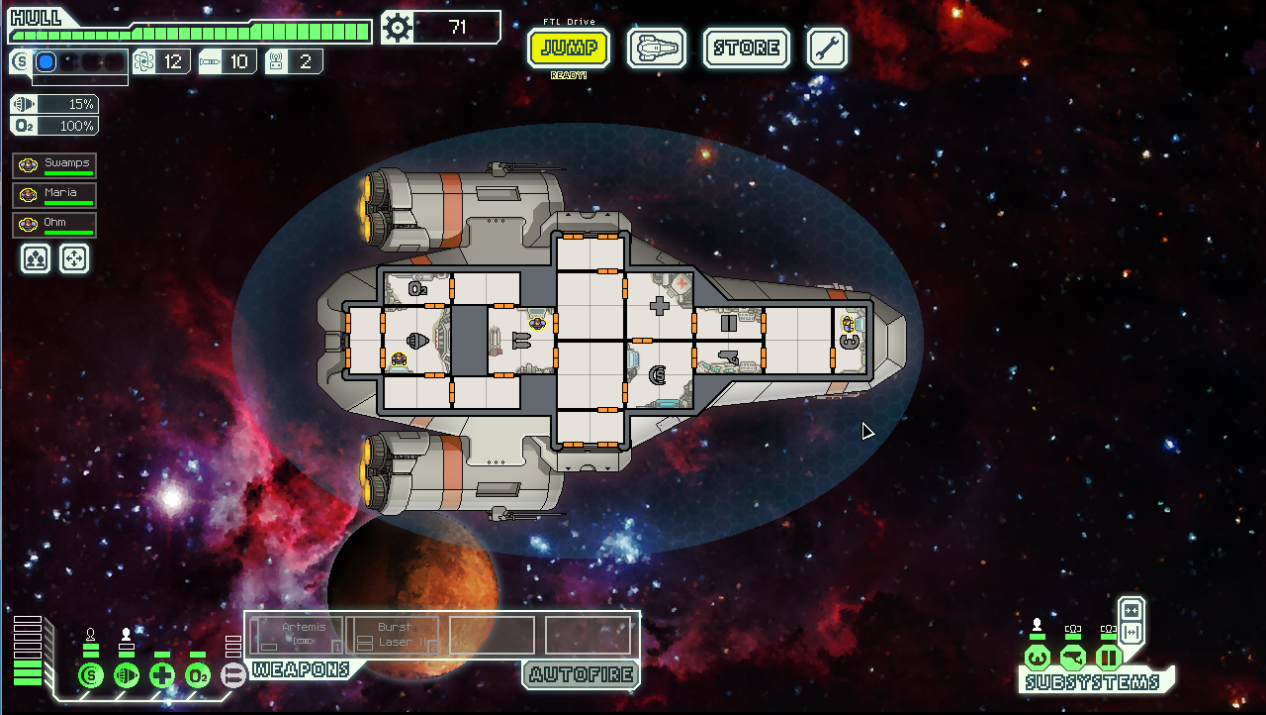Viewport: 1266px width, 715px height.
Task: Select the oxygen system icon
Action: pyautogui.click(x=198, y=675)
